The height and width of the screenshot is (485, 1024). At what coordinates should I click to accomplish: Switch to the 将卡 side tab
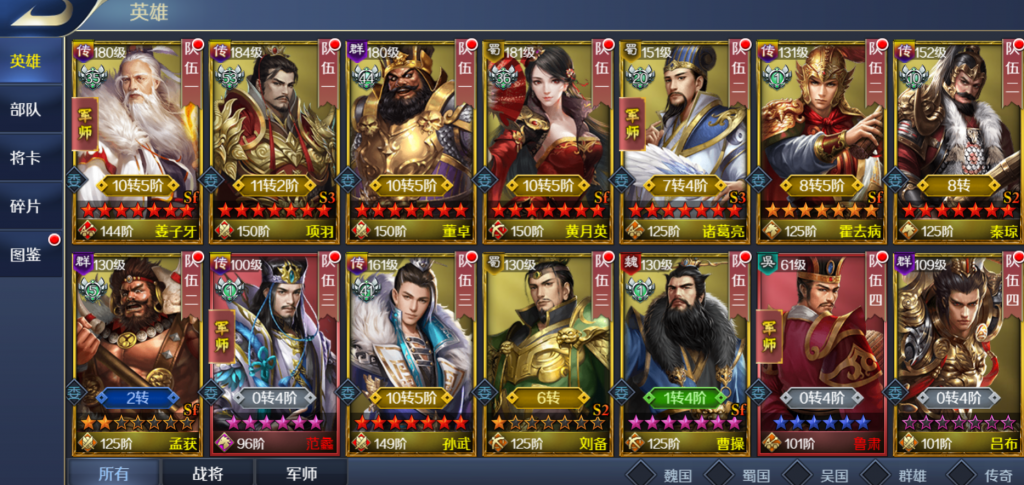click(27, 157)
